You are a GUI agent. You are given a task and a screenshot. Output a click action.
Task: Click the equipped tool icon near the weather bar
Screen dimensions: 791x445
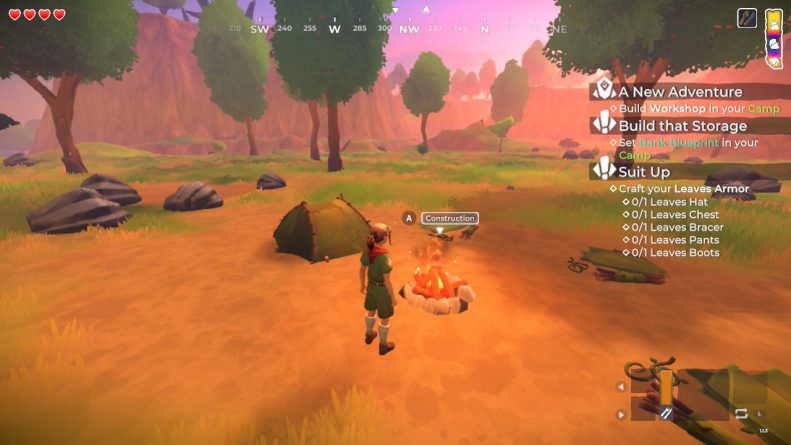(x=747, y=18)
